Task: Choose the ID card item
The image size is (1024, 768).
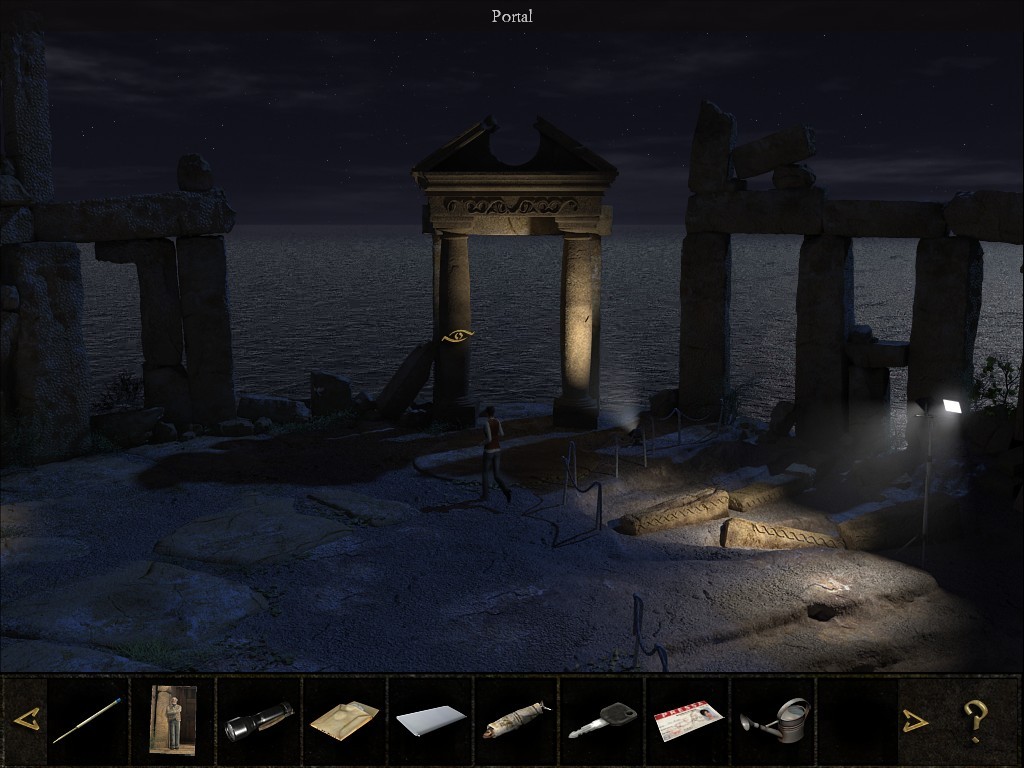Action: point(688,721)
